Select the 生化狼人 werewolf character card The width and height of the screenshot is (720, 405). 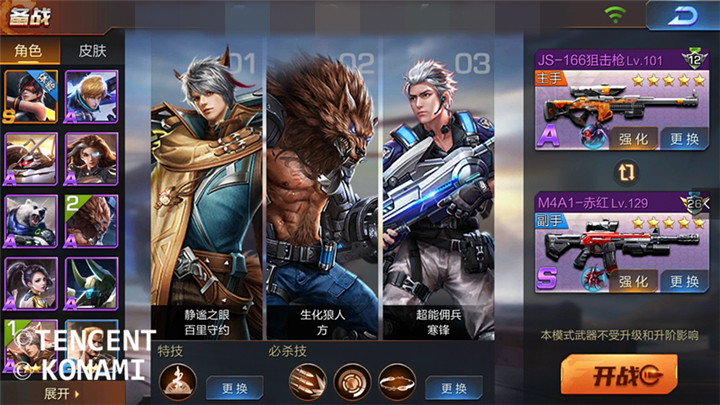tap(323, 190)
